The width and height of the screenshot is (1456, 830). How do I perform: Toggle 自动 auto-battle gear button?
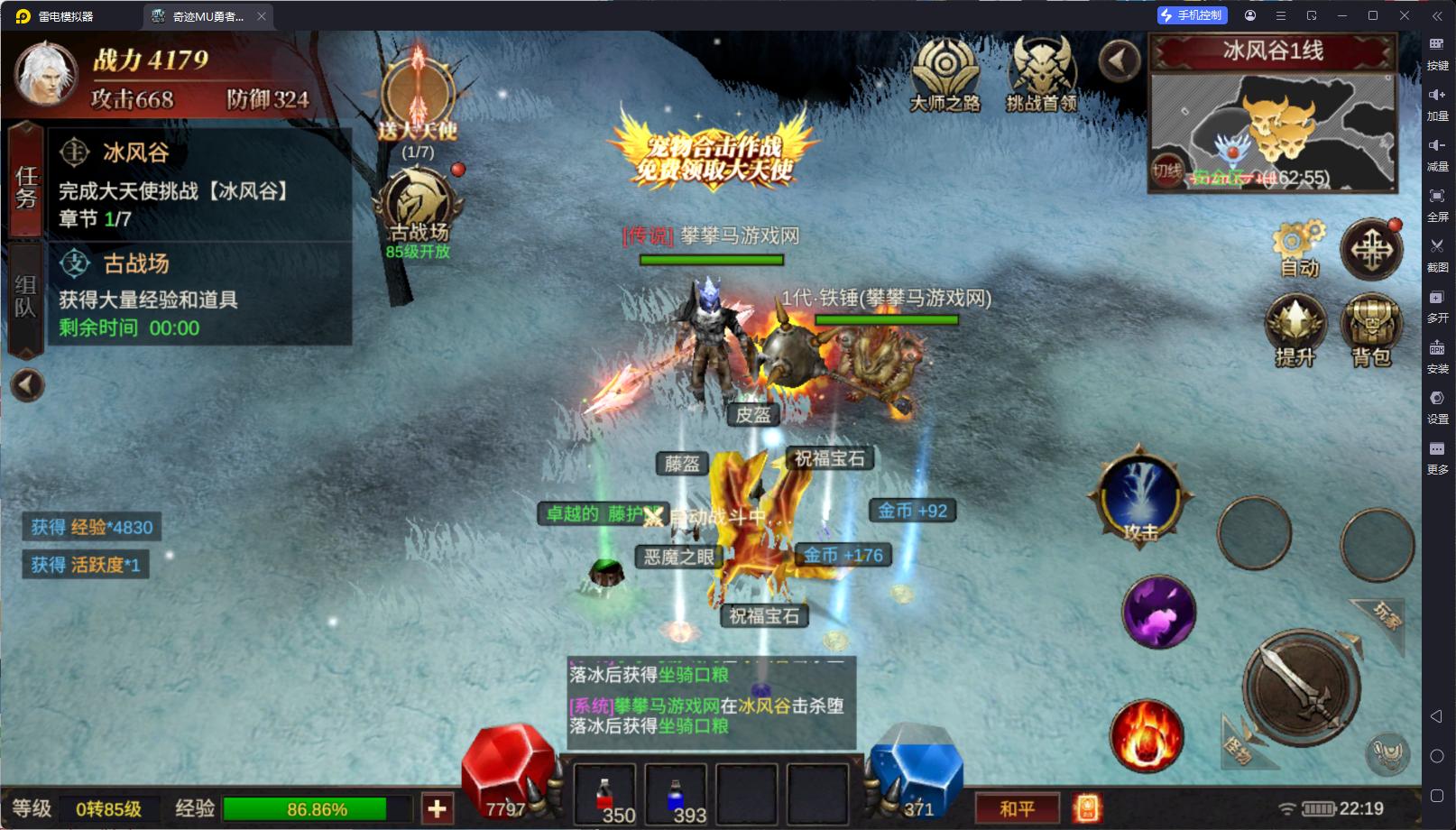(1298, 247)
